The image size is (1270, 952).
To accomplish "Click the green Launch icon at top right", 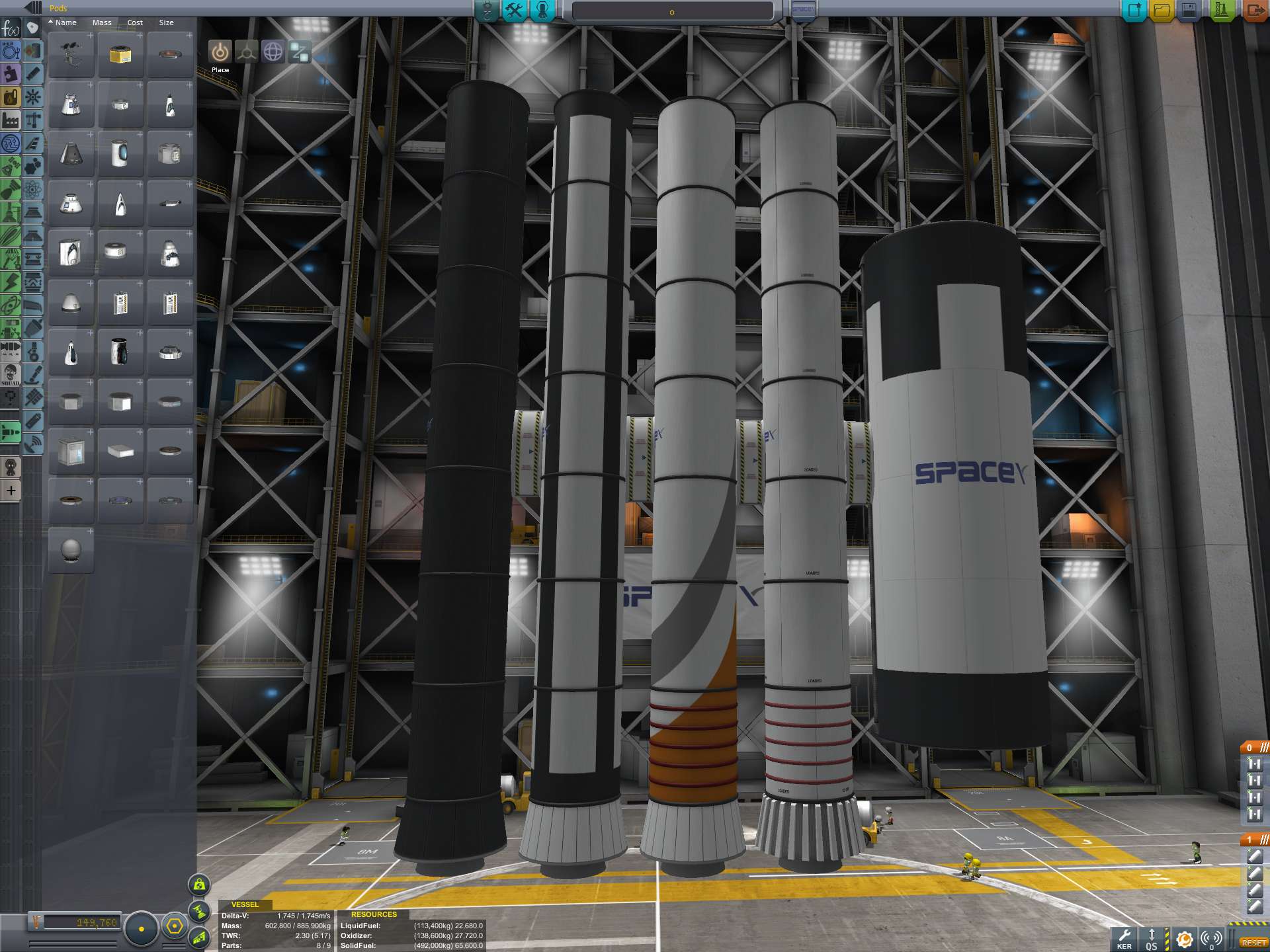I will coord(1222,10).
